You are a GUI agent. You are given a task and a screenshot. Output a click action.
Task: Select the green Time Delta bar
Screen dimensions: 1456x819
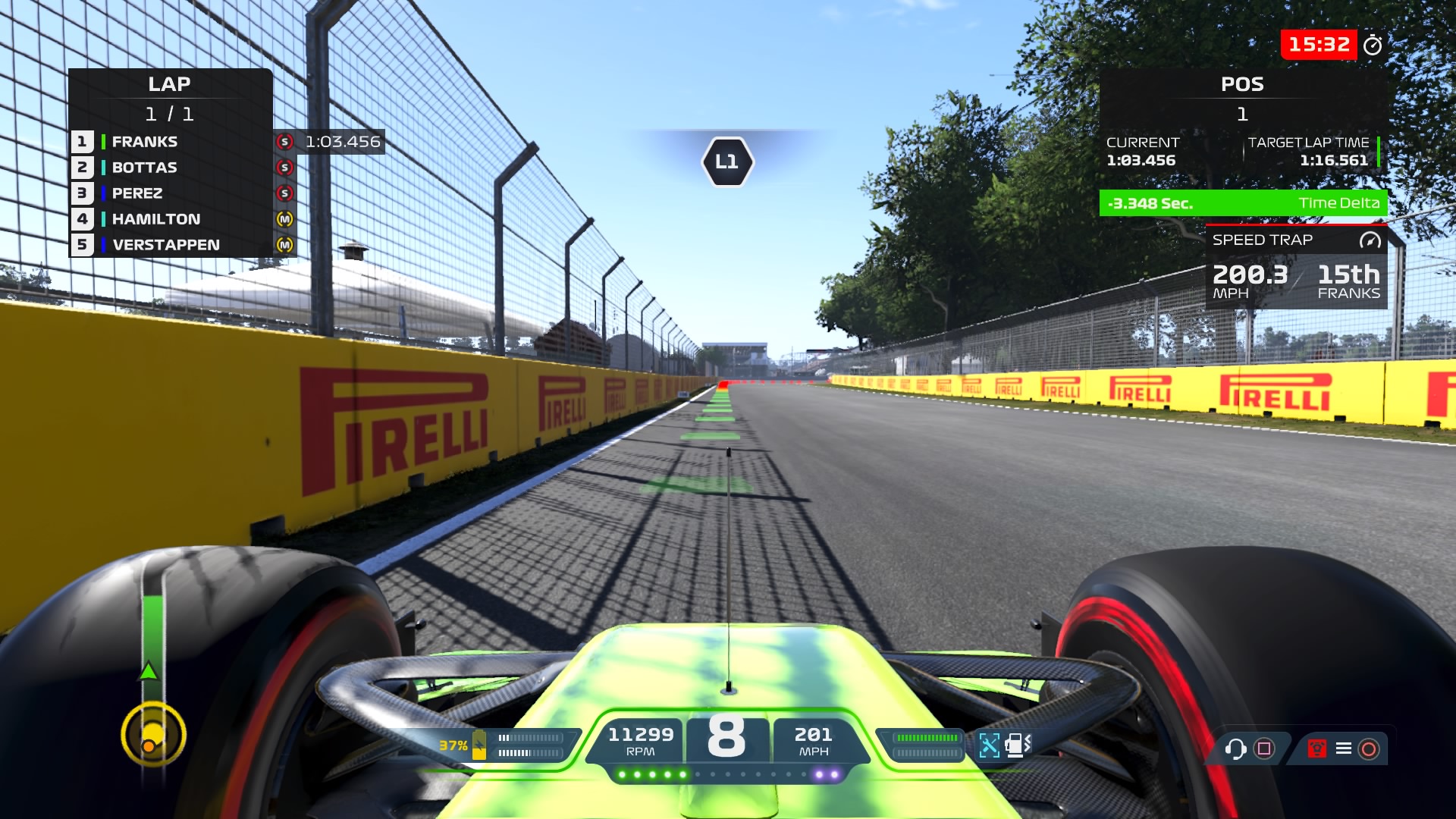click(x=1243, y=203)
